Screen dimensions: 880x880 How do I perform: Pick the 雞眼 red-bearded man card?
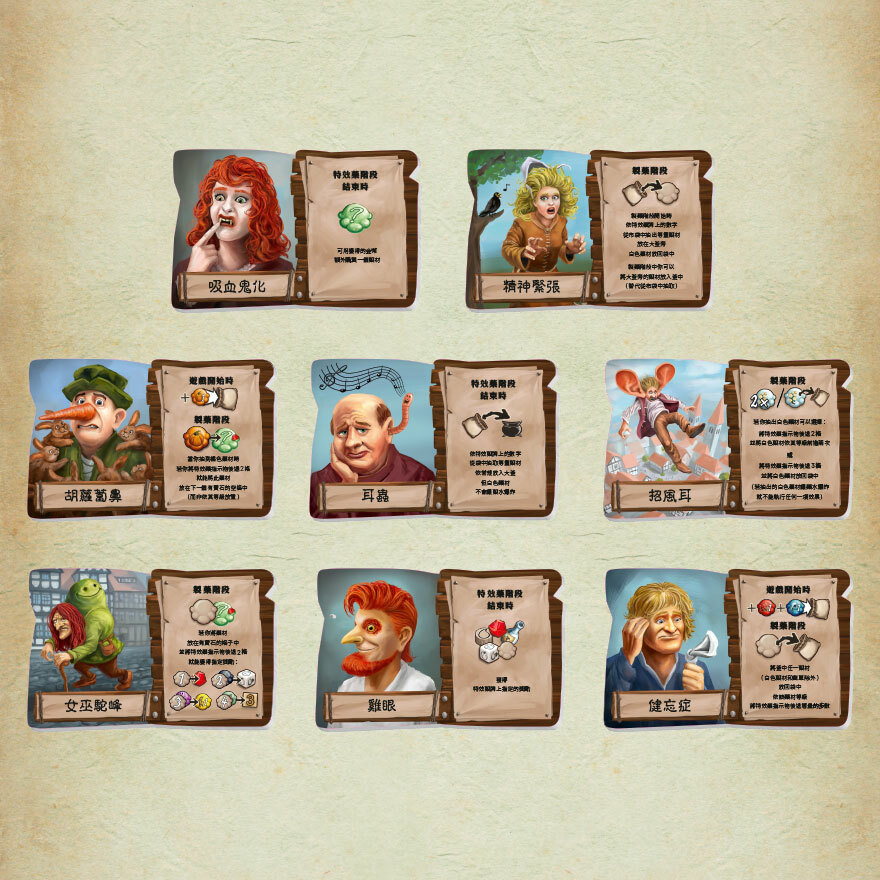pos(438,648)
